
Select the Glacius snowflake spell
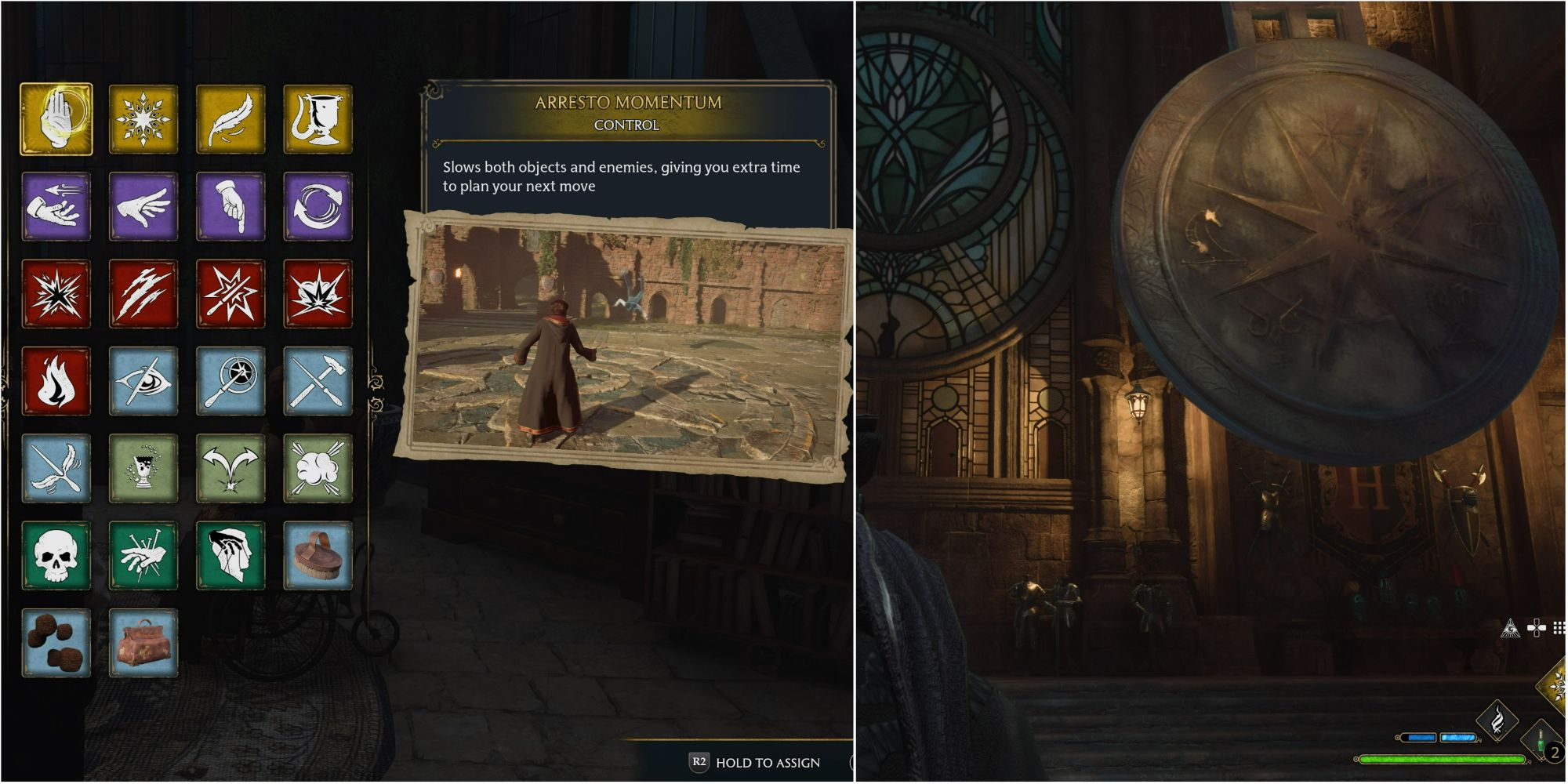point(144,118)
